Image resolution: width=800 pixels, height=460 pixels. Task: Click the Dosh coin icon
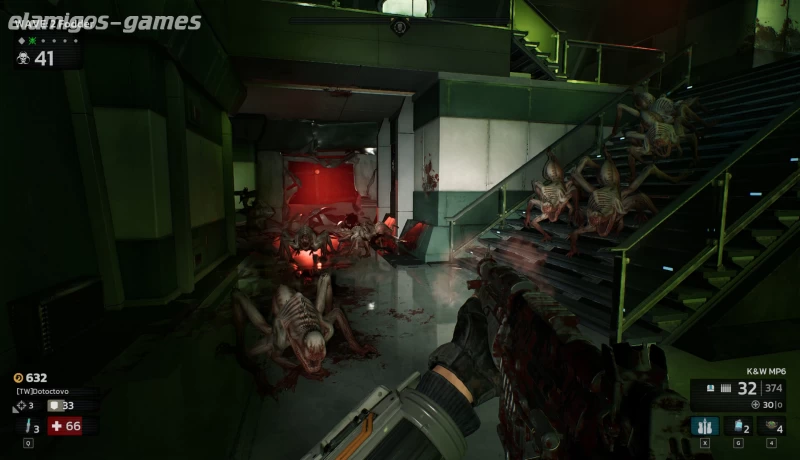click(18, 378)
